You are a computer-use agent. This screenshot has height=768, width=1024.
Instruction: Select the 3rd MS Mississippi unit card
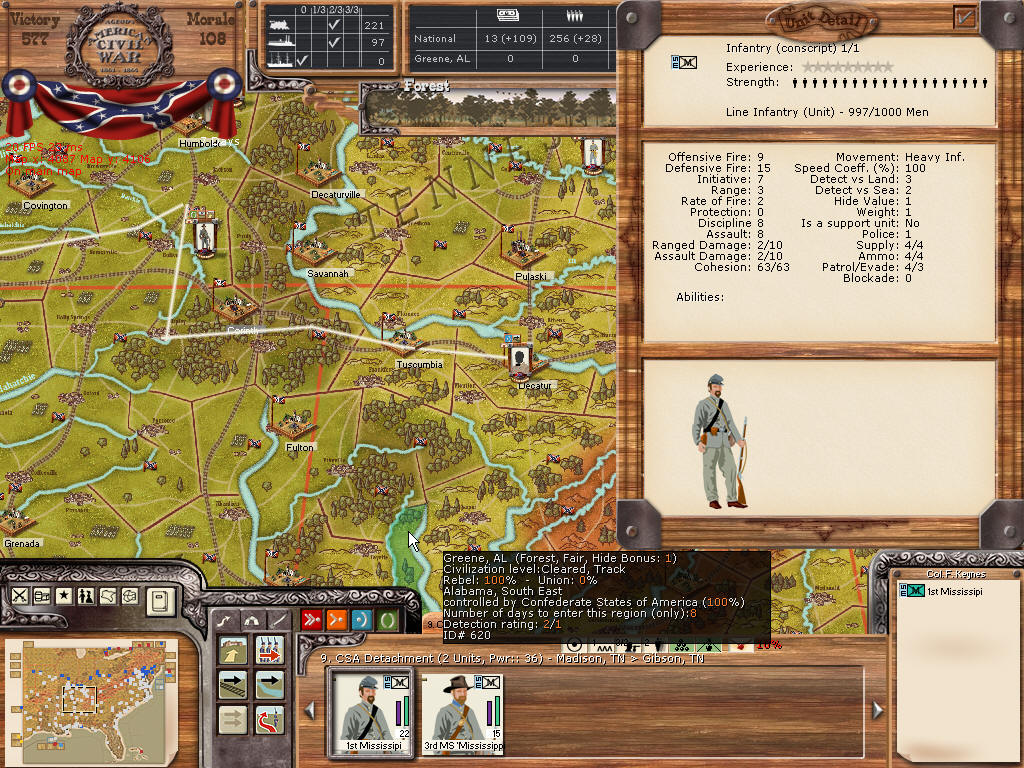coord(462,714)
